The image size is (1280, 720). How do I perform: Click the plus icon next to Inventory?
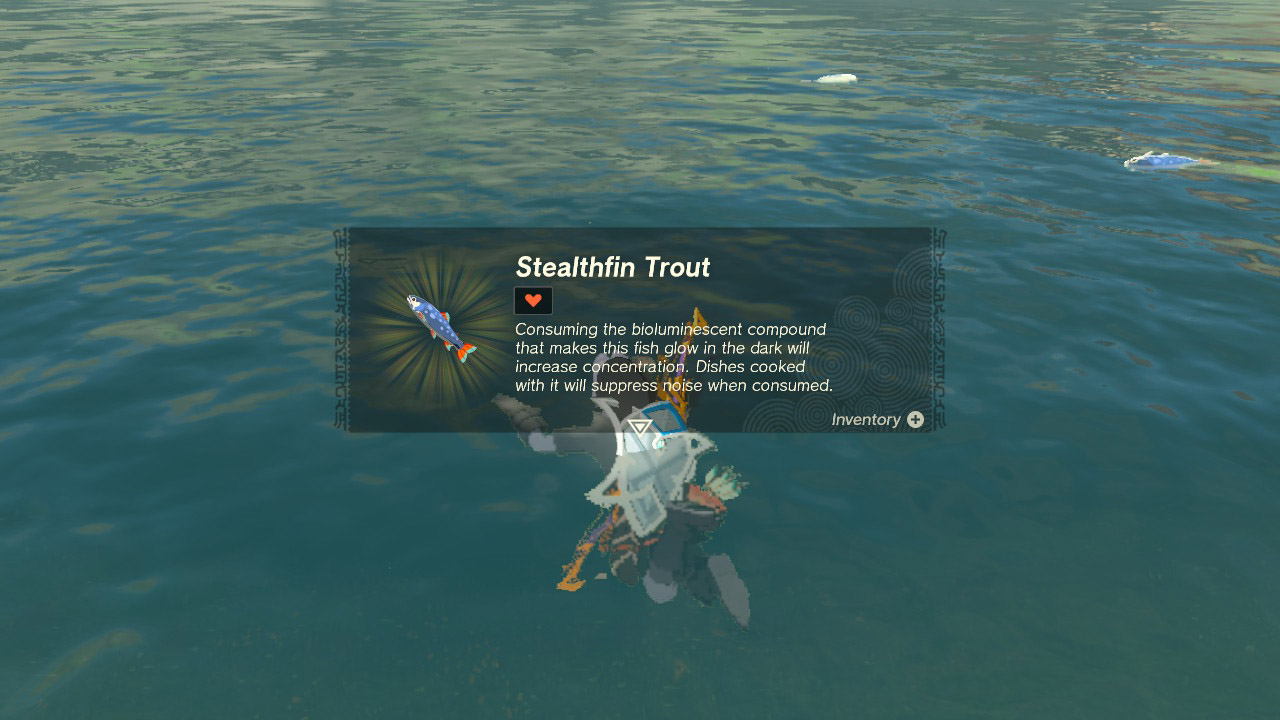(x=915, y=420)
